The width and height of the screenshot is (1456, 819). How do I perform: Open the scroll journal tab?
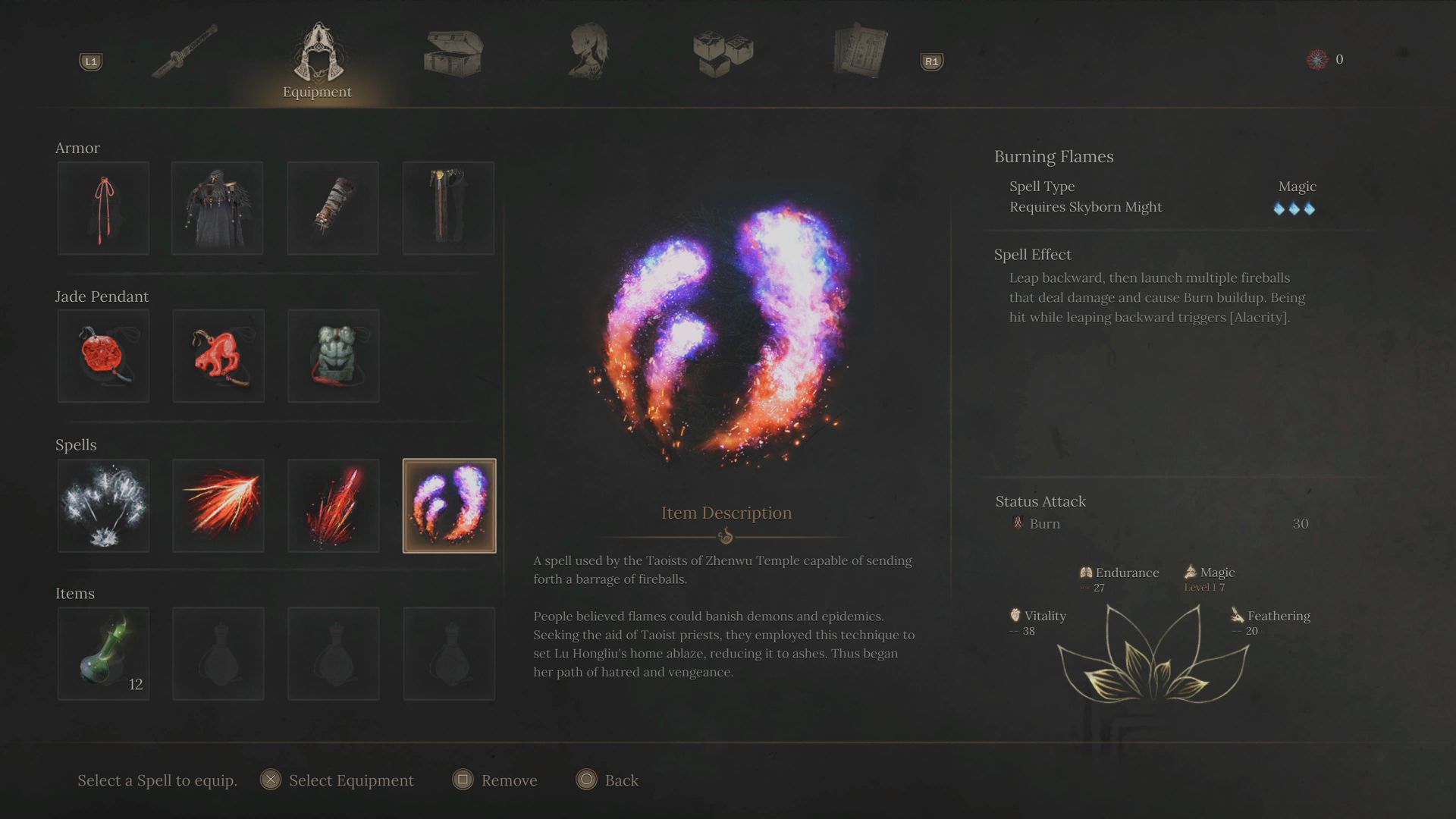pos(859,52)
